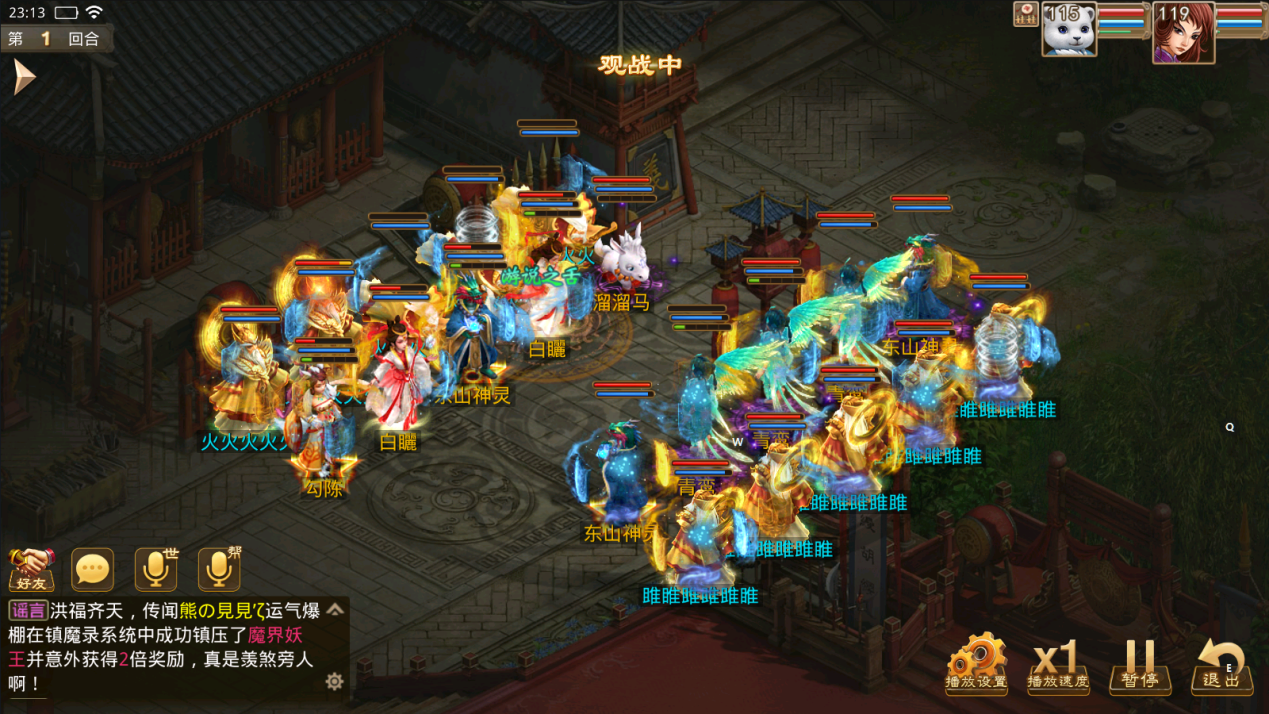Viewport: 1269px width, 714px height.
Task: Open chat settings gear icon
Action: click(334, 681)
